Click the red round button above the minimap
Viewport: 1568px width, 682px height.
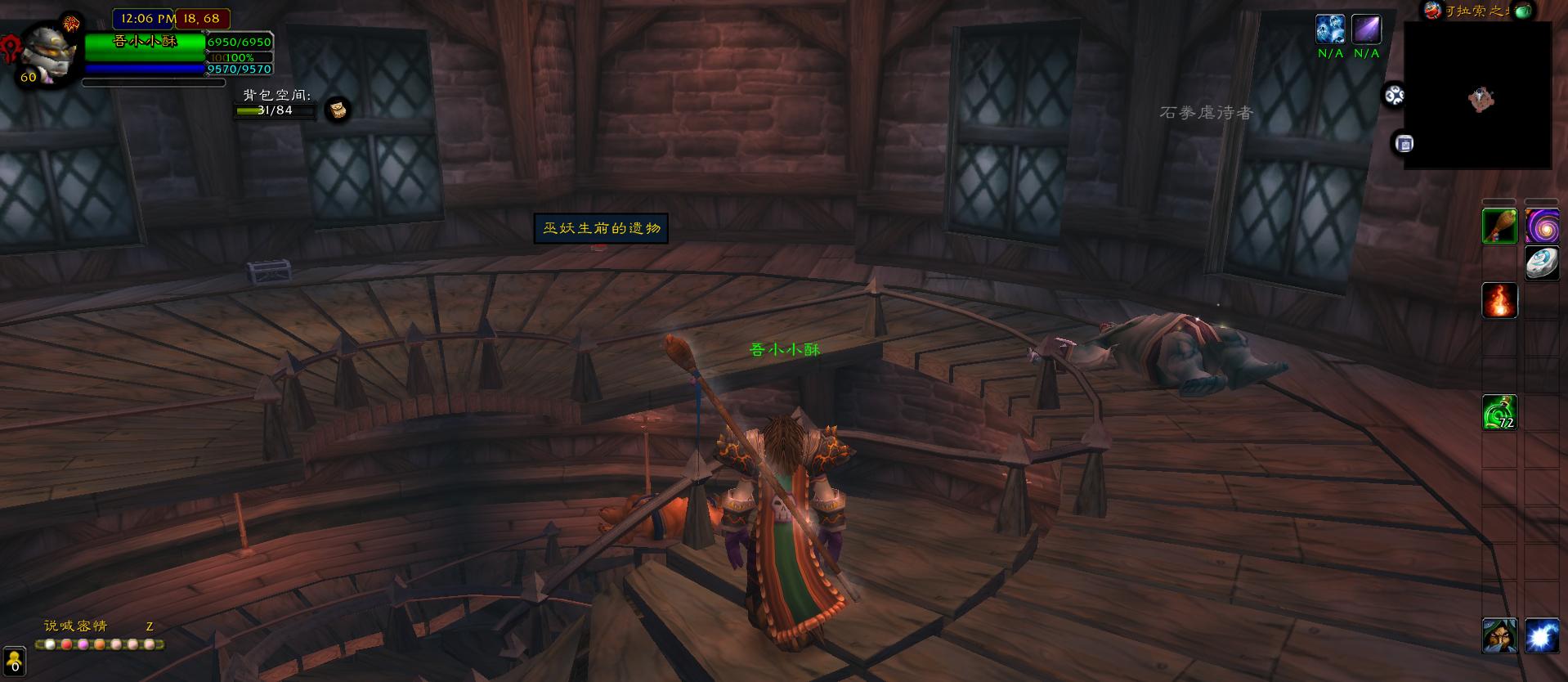click(1432, 10)
